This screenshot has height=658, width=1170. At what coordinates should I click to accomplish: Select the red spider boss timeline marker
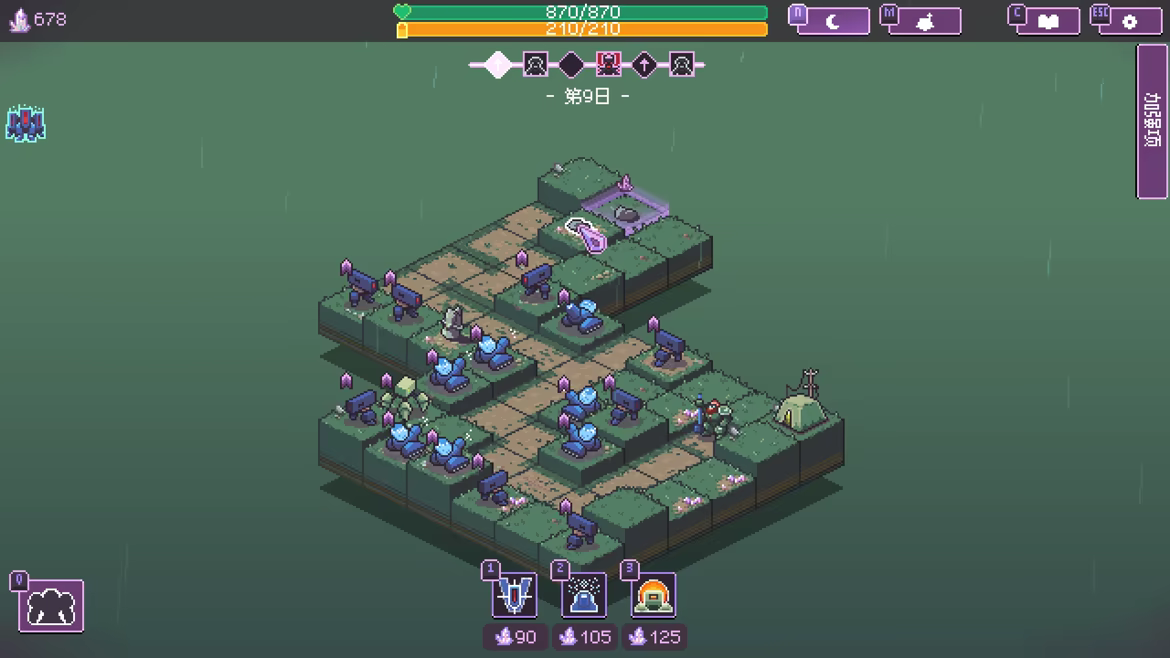point(608,65)
